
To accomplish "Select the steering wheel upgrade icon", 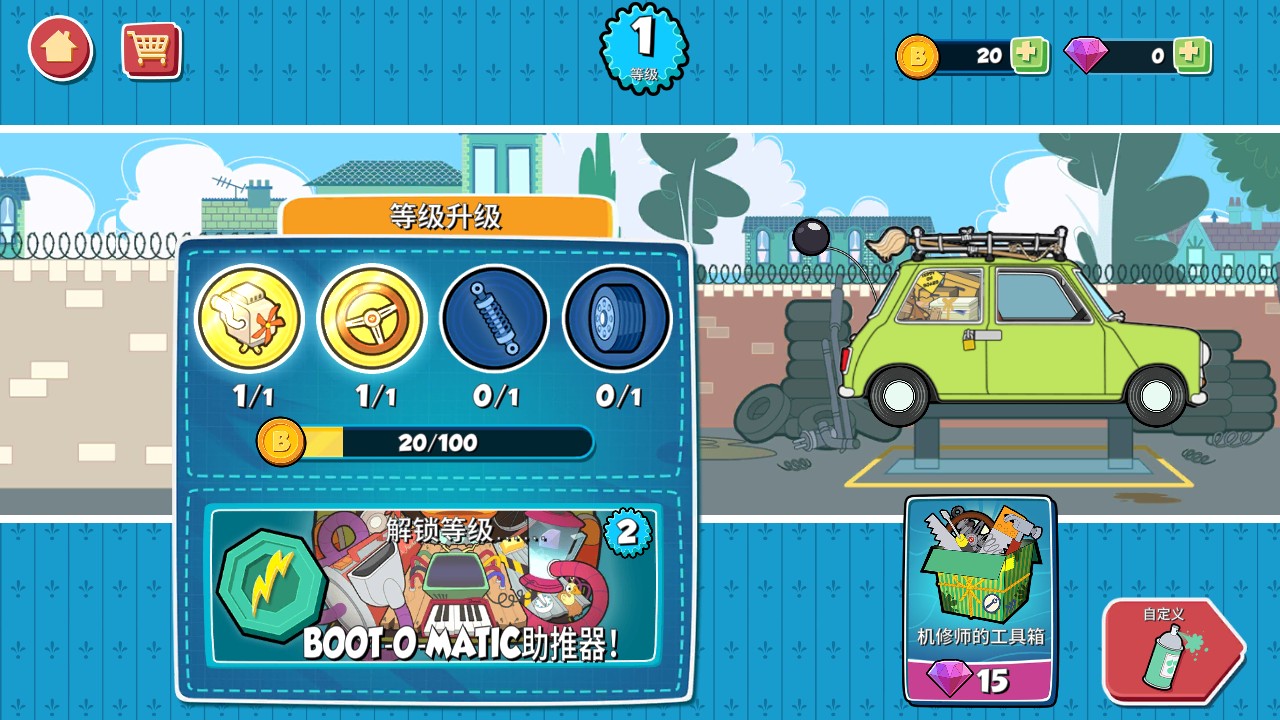I will click(372, 319).
